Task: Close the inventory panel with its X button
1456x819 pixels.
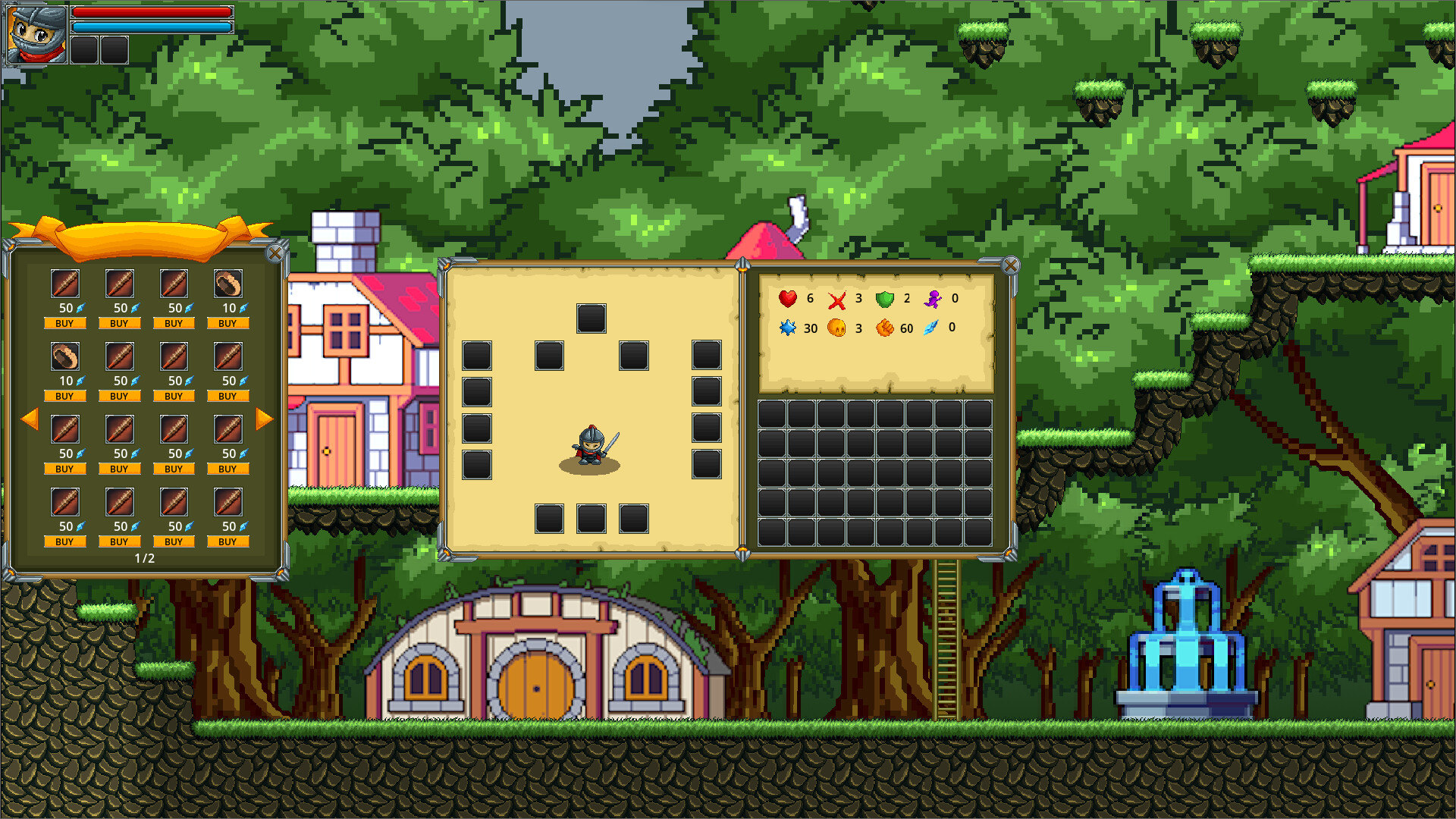Action: tap(1011, 265)
